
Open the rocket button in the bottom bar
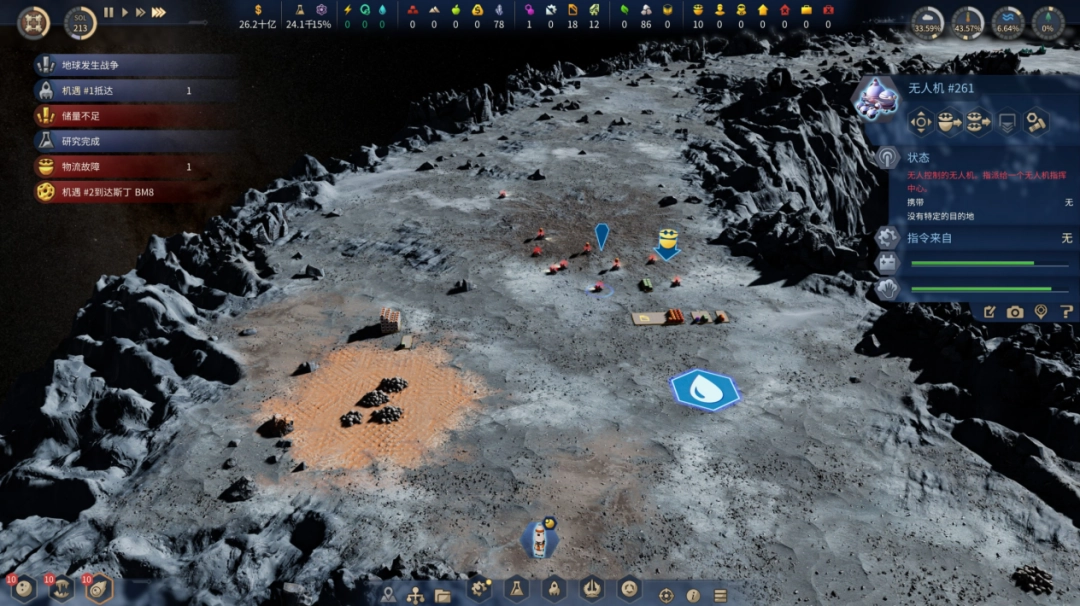[554, 590]
